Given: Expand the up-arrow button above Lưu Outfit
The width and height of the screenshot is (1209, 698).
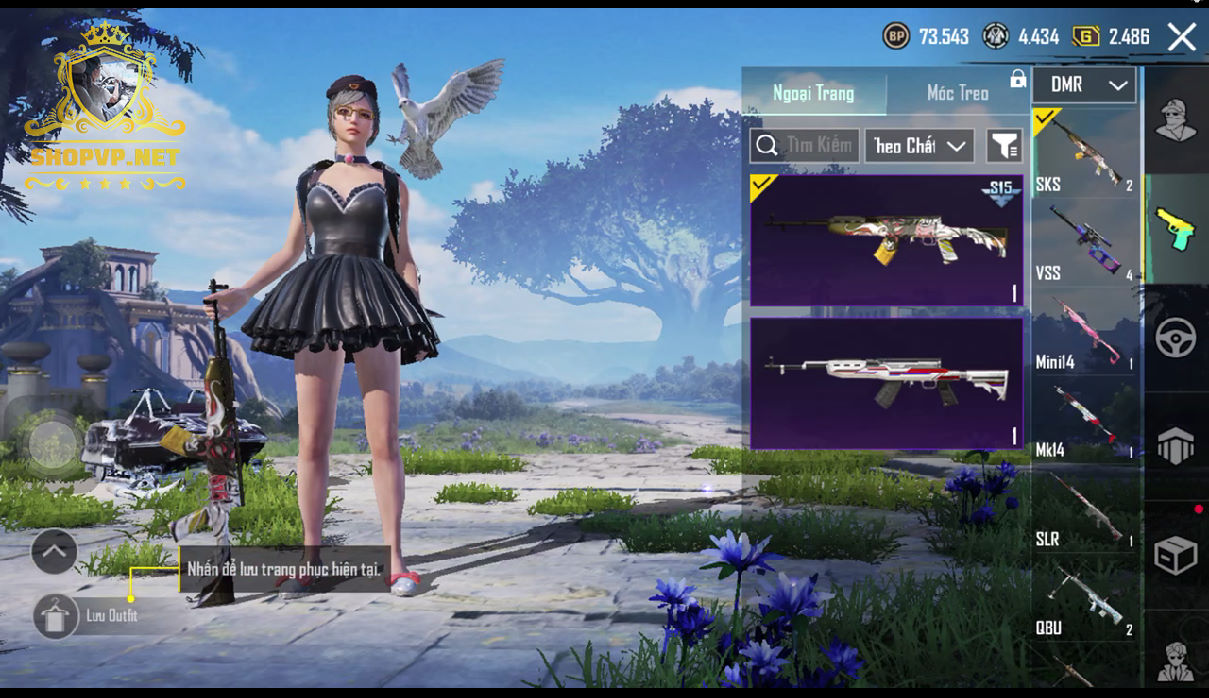Looking at the screenshot, I should click(x=54, y=551).
